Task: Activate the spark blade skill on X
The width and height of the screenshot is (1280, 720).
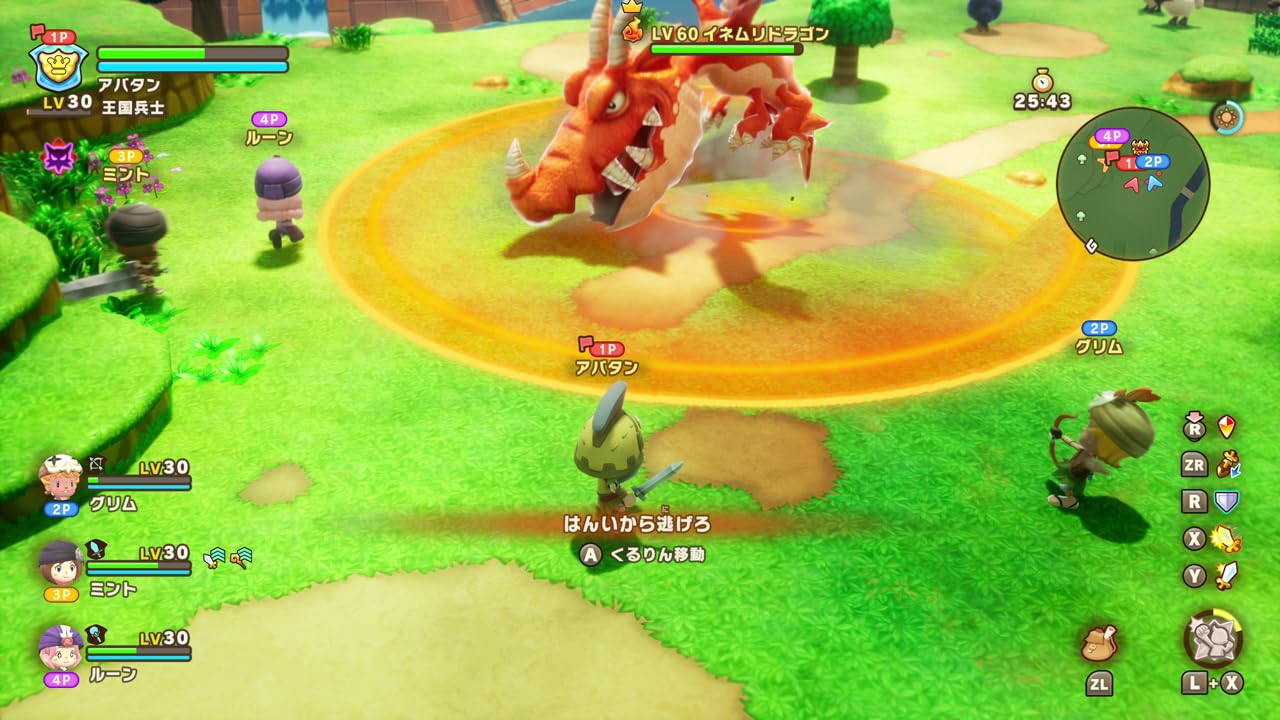Action: point(1224,538)
